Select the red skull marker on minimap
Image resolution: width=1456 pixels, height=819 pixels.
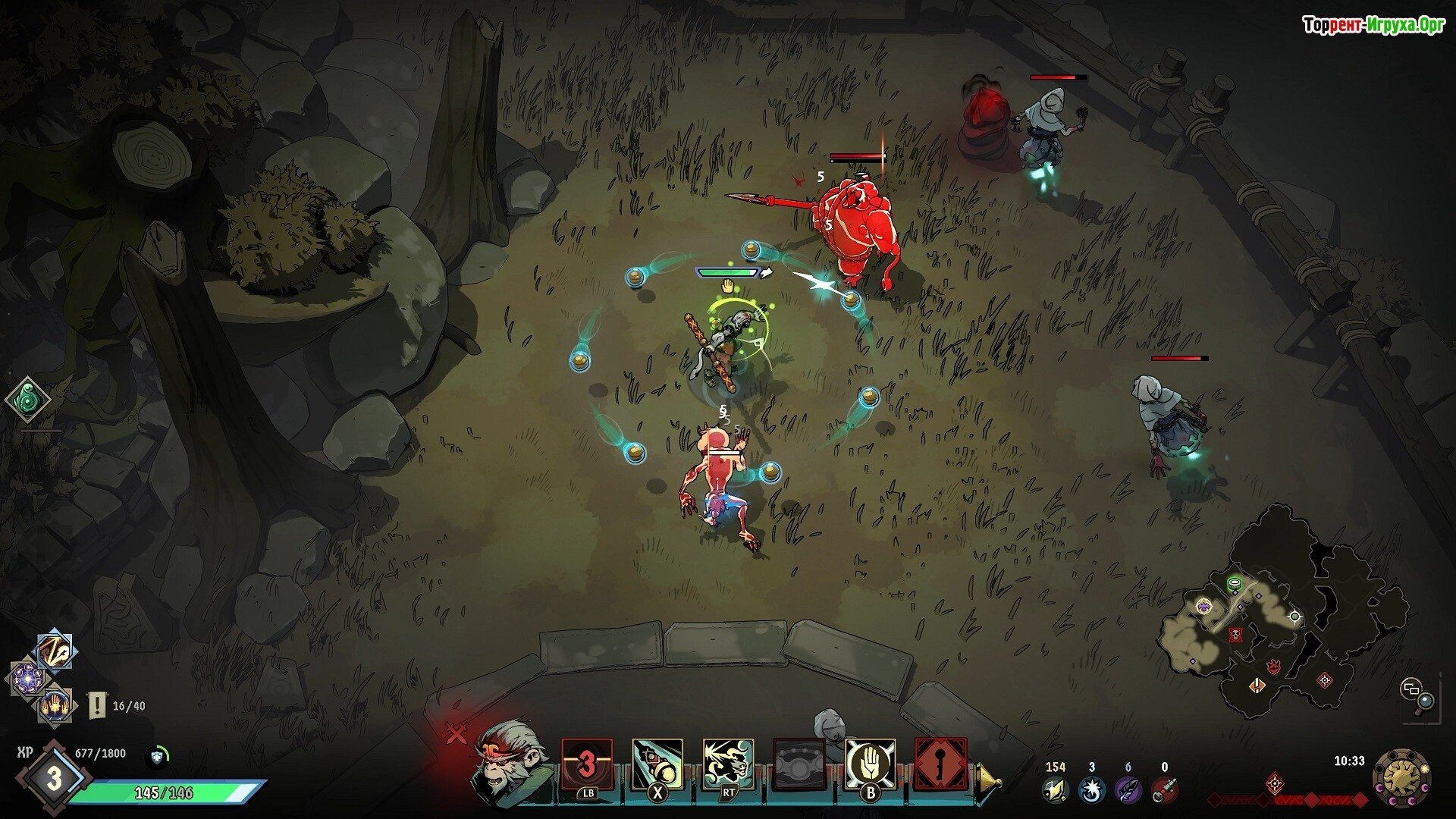(1235, 634)
